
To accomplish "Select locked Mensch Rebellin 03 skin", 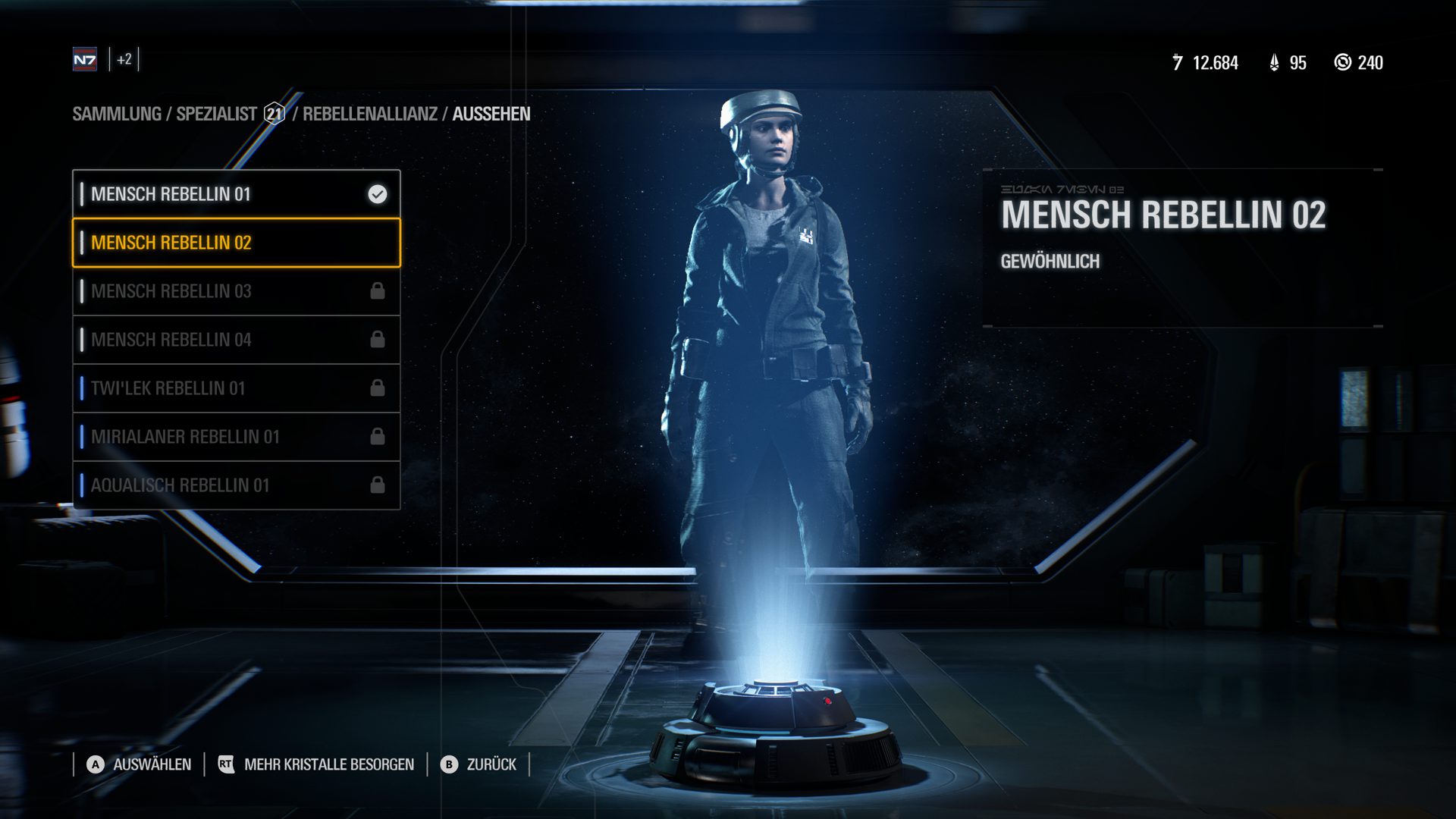I will click(x=236, y=291).
